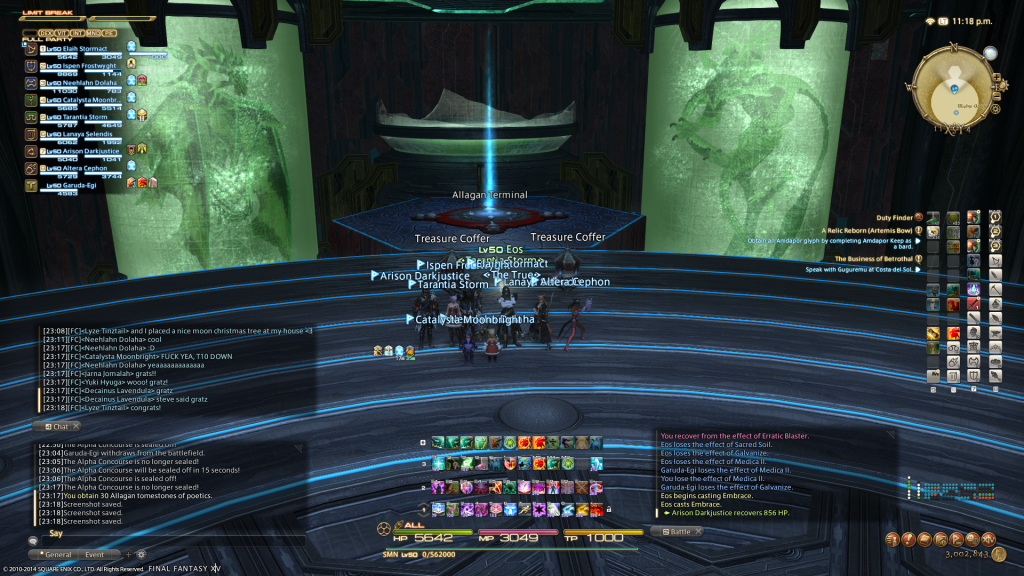
Task: Close the Chat tab with its X
Action: (76, 426)
